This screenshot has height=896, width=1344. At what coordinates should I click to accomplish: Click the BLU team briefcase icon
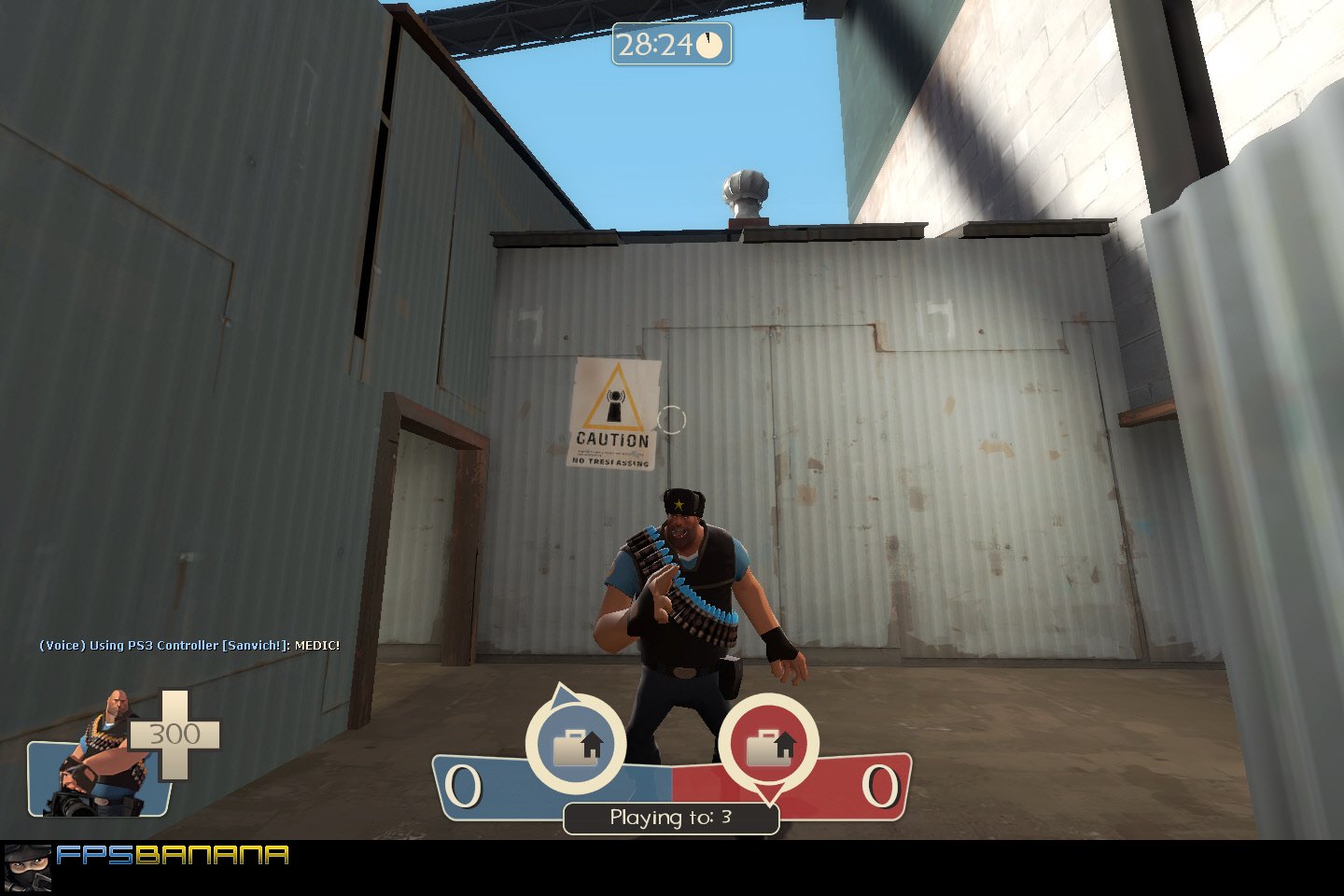click(x=576, y=747)
